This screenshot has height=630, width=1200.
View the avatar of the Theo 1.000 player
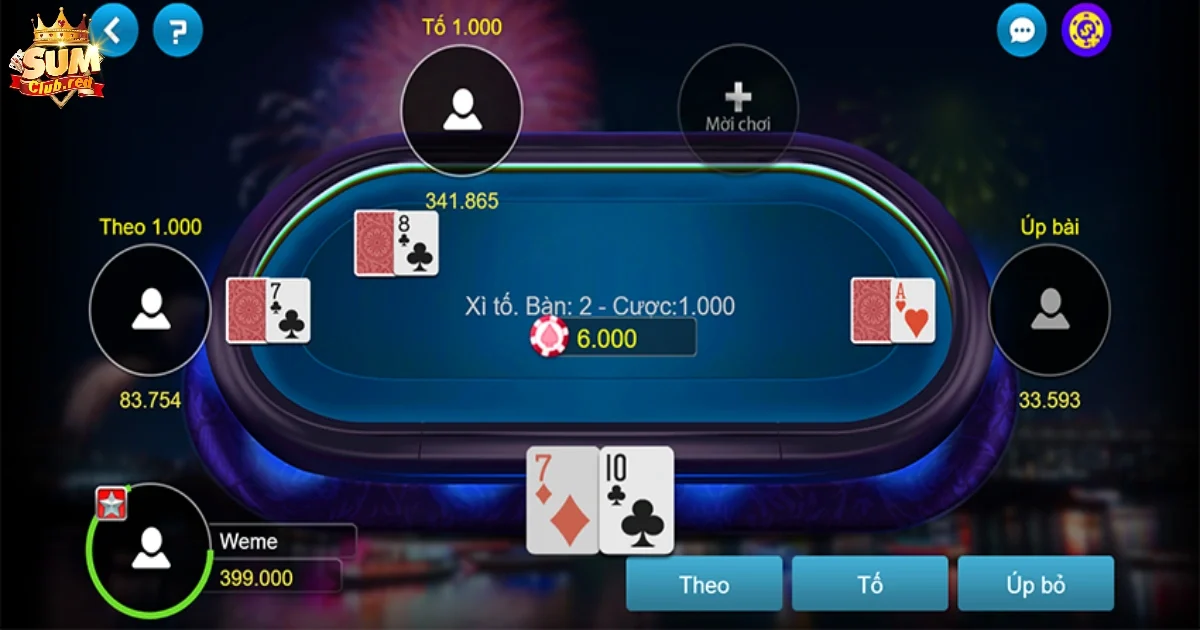(150, 308)
